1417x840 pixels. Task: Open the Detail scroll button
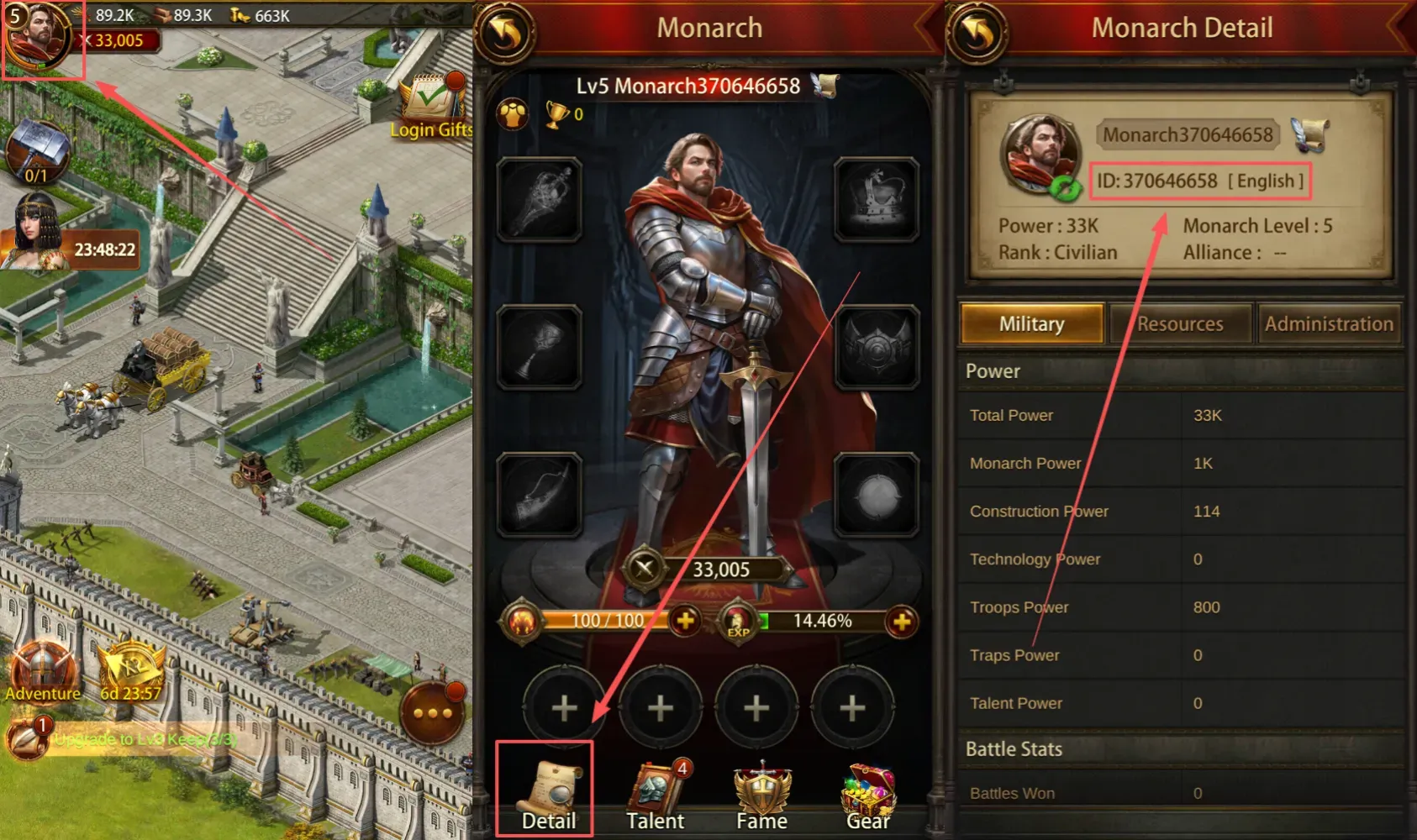[547, 794]
